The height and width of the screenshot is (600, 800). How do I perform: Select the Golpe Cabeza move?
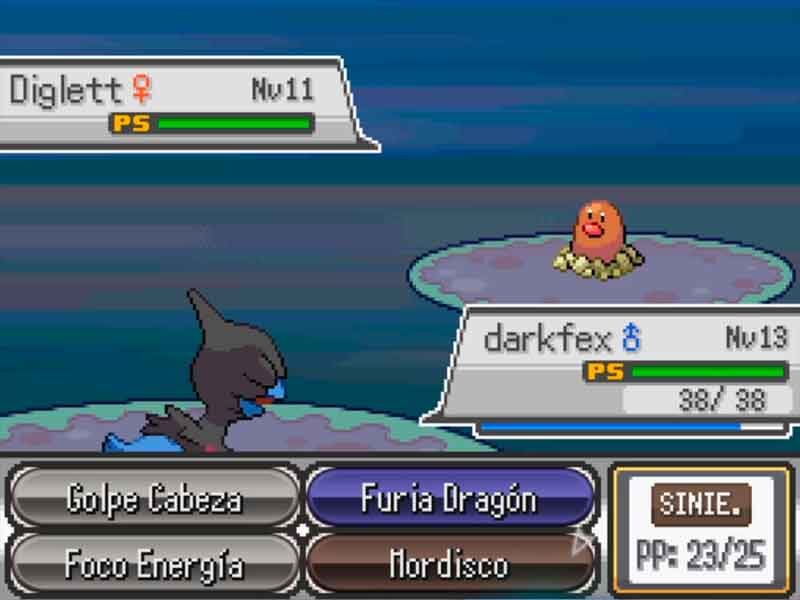[x=154, y=498]
